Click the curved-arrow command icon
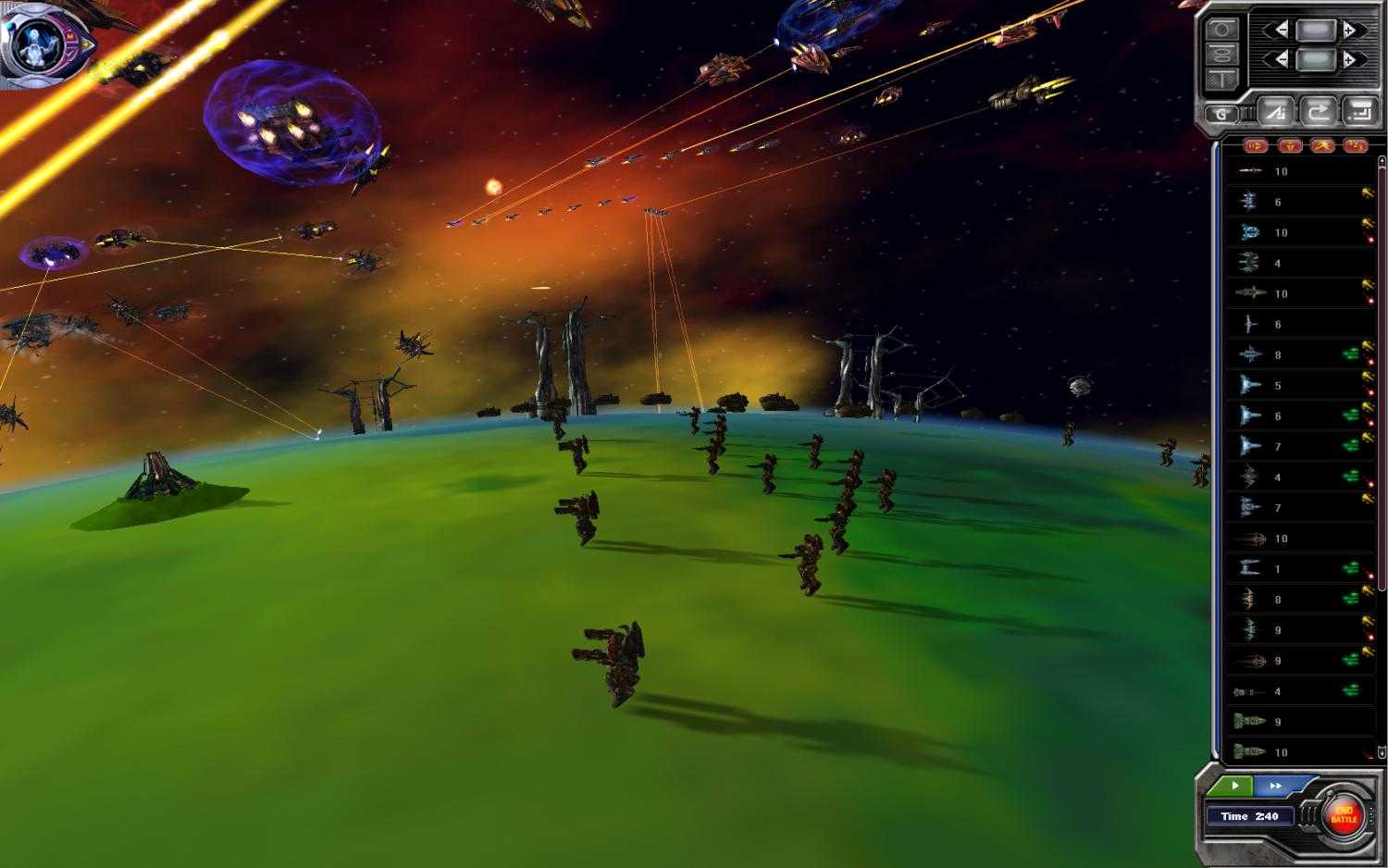Screen dimensions: 1388x868 pos(1320,112)
